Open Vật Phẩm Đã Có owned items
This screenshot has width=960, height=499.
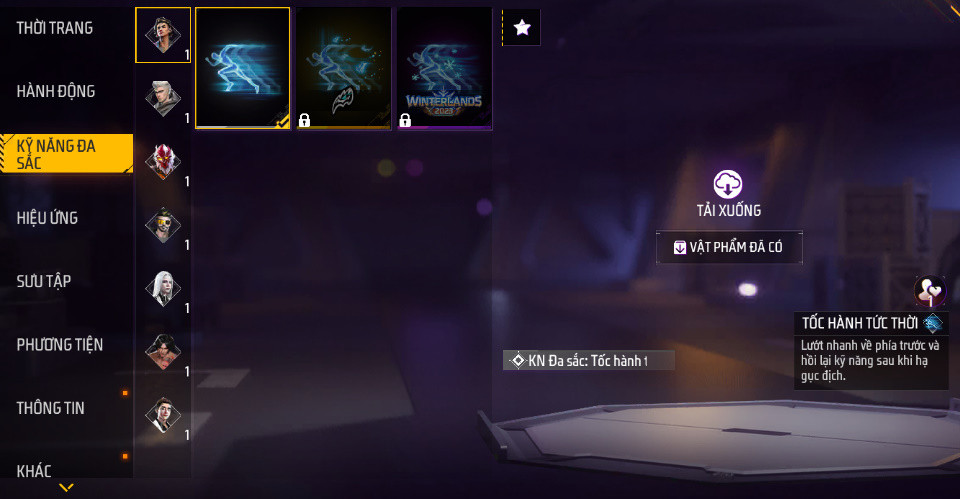(x=729, y=247)
